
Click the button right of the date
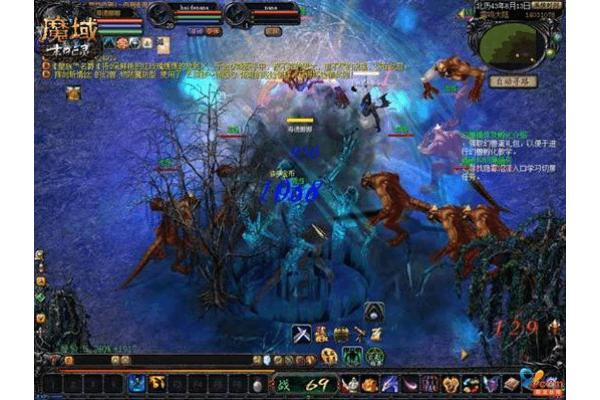point(545,5)
